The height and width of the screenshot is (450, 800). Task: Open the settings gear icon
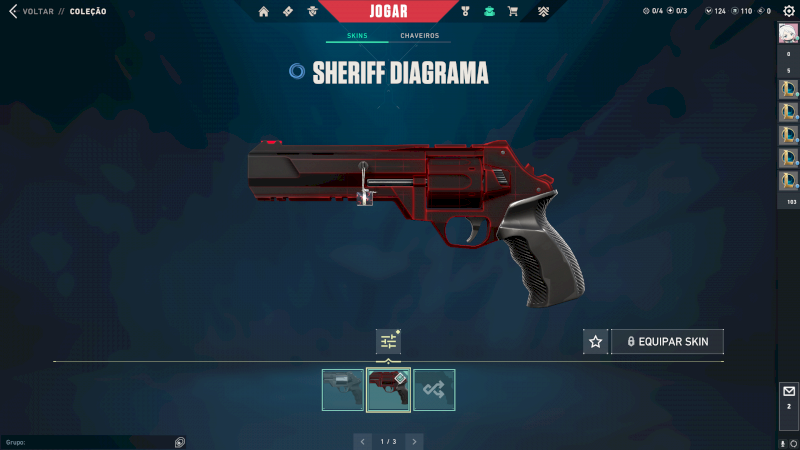(x=788, y=11)
